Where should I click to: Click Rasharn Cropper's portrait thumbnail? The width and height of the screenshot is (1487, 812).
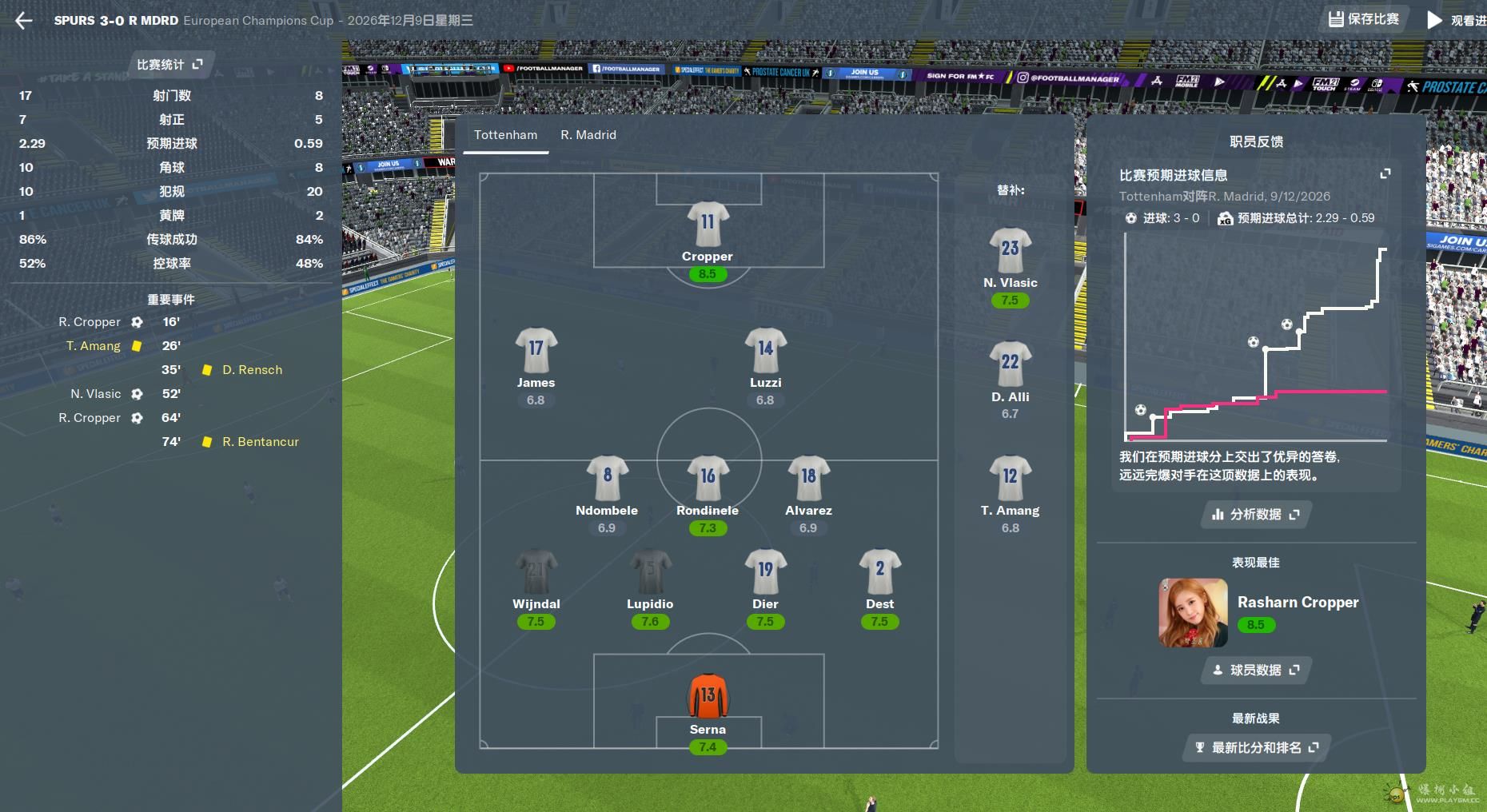coord(1193,613)
